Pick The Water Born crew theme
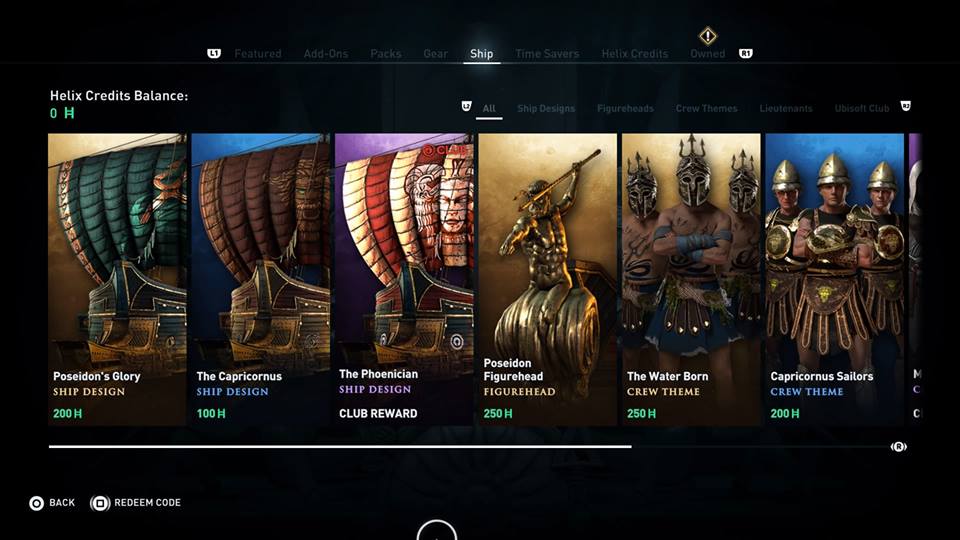 coord(691,280)
